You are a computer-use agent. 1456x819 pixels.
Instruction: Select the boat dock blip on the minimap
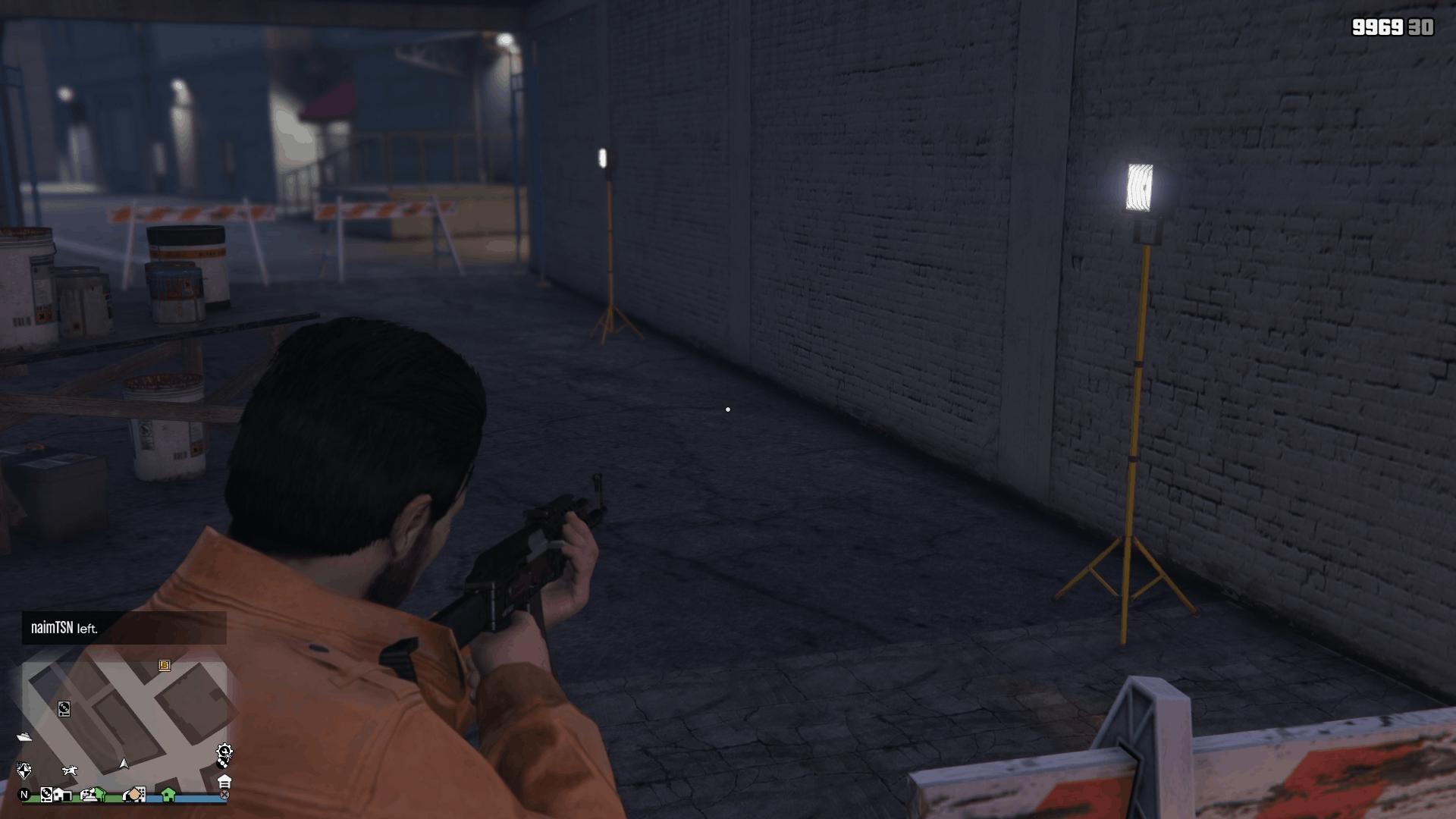coord(24,736)
